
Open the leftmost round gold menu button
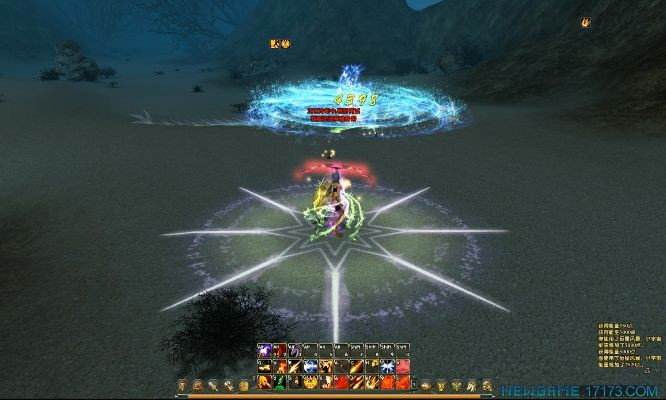pyautogui.click(x=182, y=385)
